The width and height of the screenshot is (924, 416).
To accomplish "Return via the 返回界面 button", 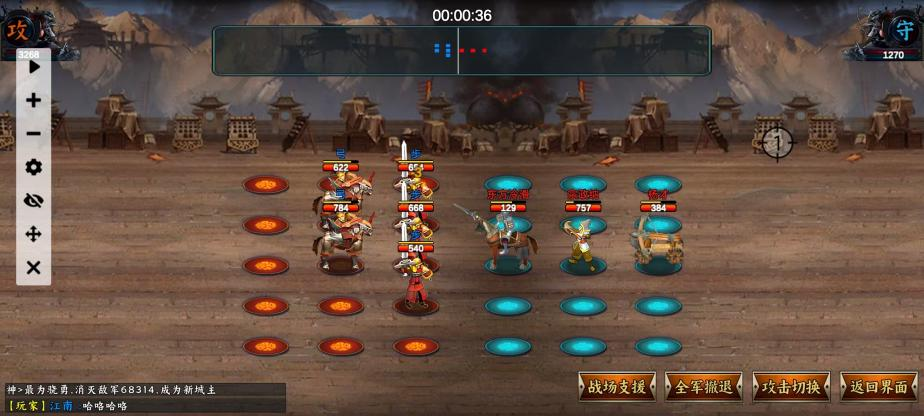I will pos(879,387).
